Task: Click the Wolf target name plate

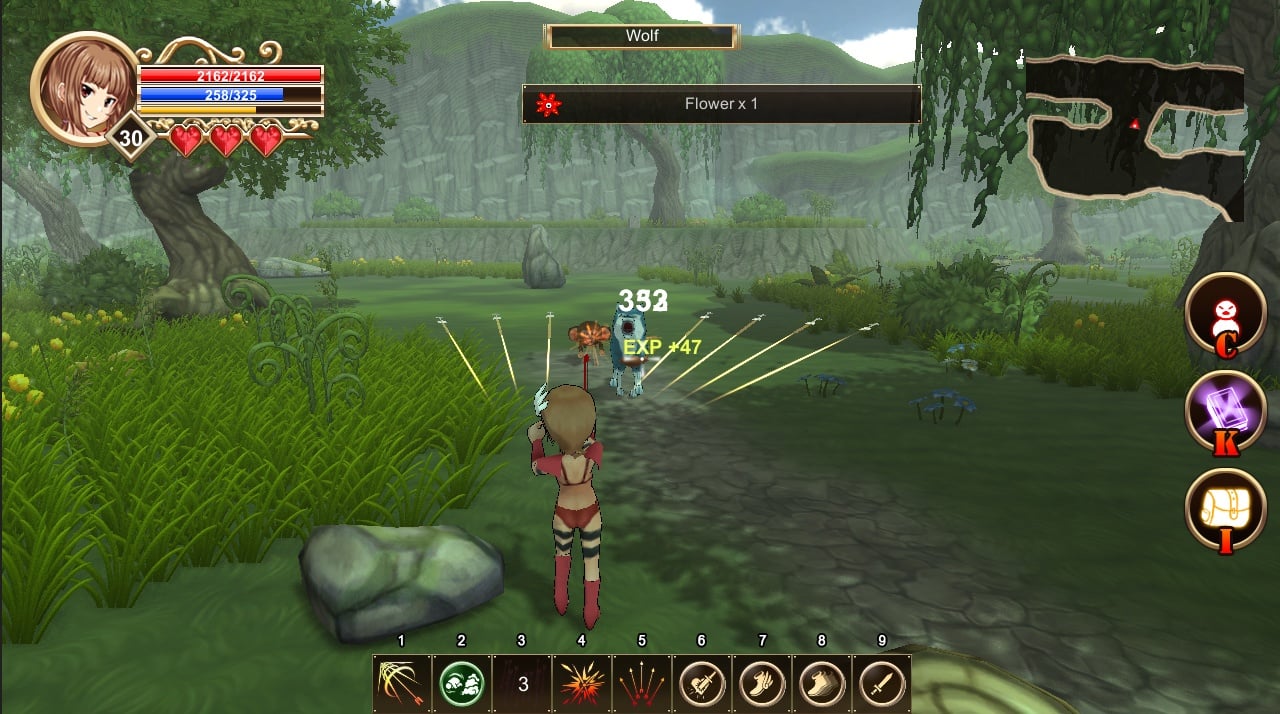Action: coord(642,37)
